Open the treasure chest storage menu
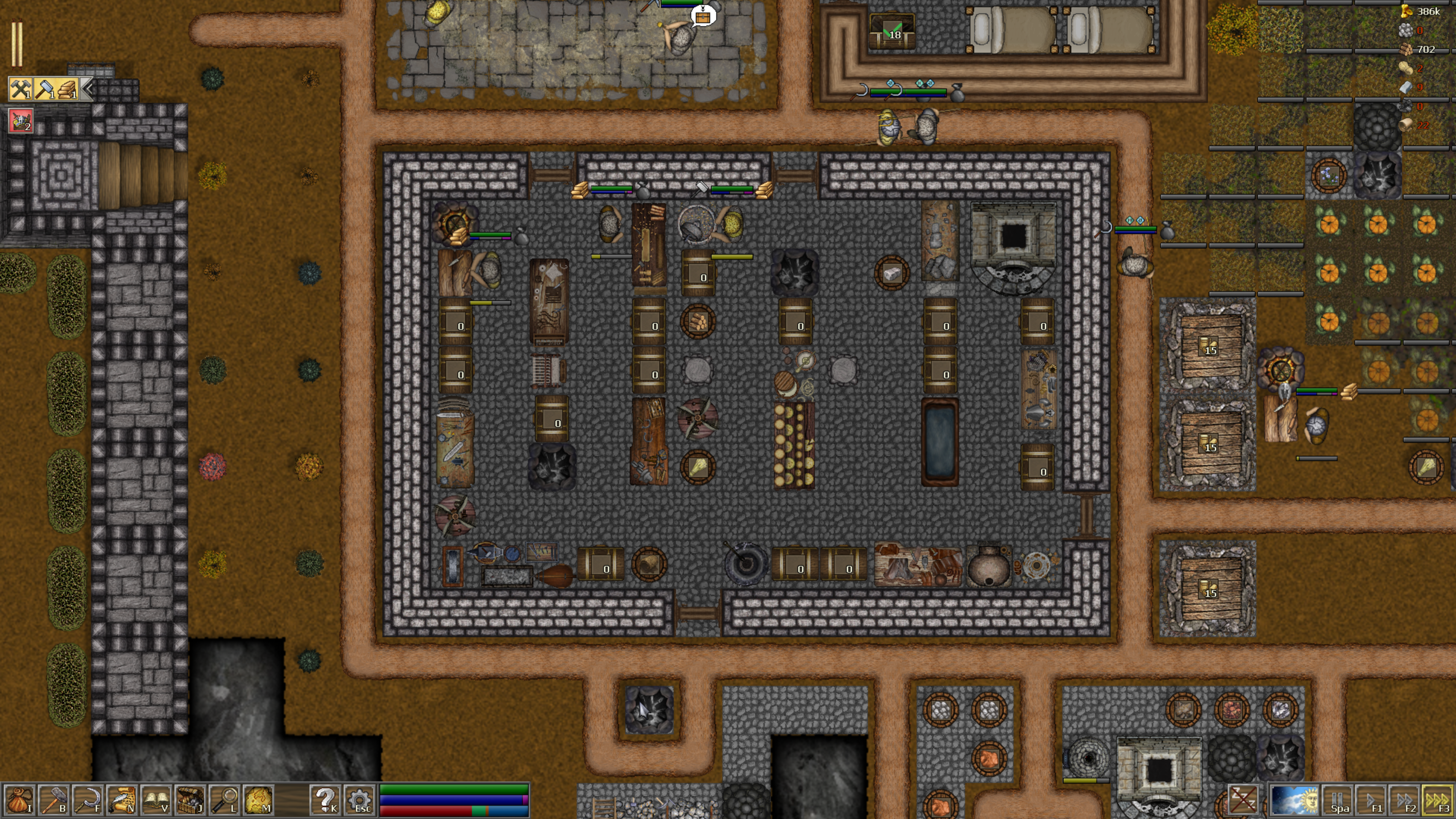1456x819 pixels. tap(190, 800)
